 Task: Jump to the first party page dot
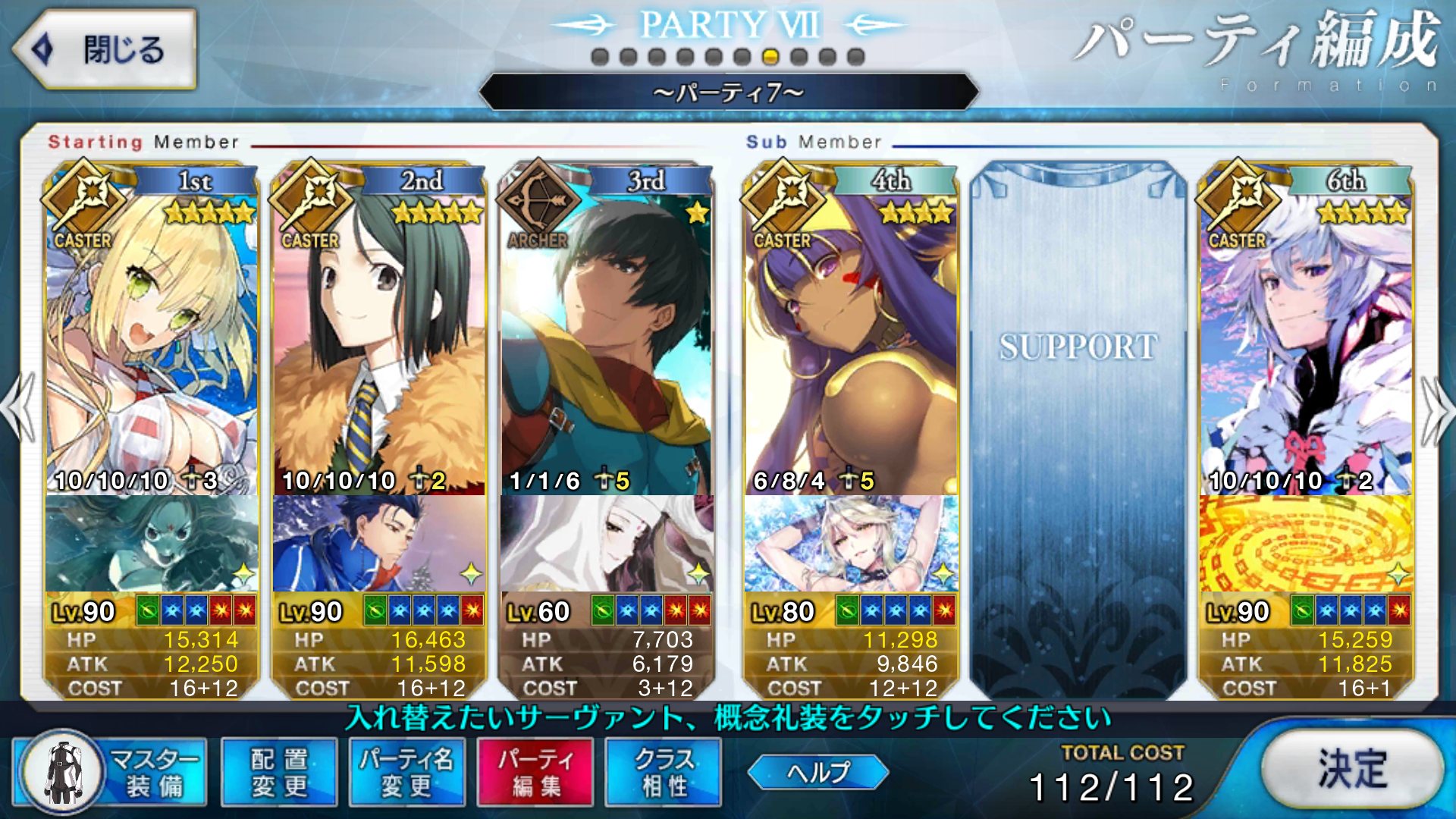(x=600, y=57)
